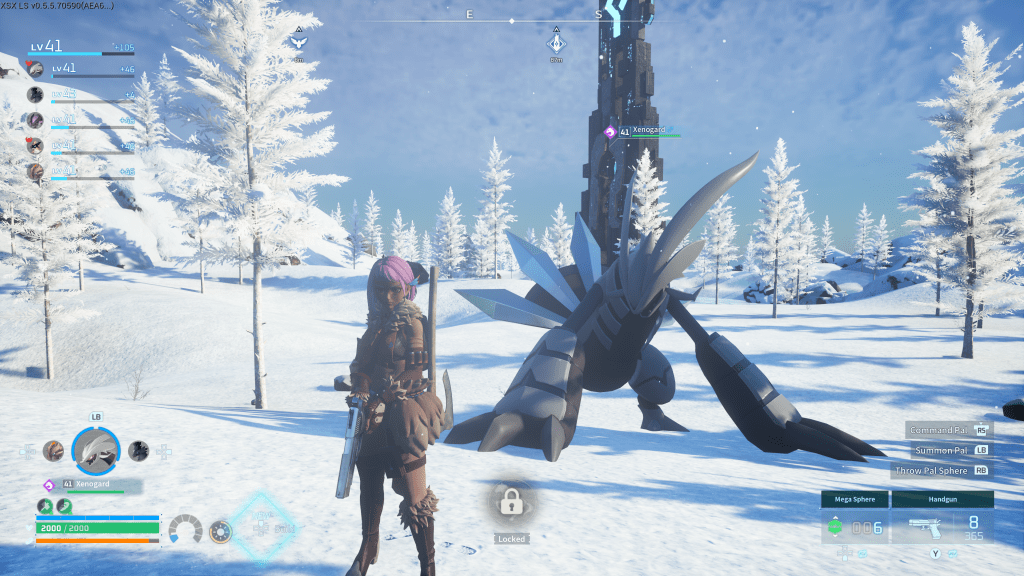
Task: Select the Handgun weapon slot
Action: pos(942,518)
